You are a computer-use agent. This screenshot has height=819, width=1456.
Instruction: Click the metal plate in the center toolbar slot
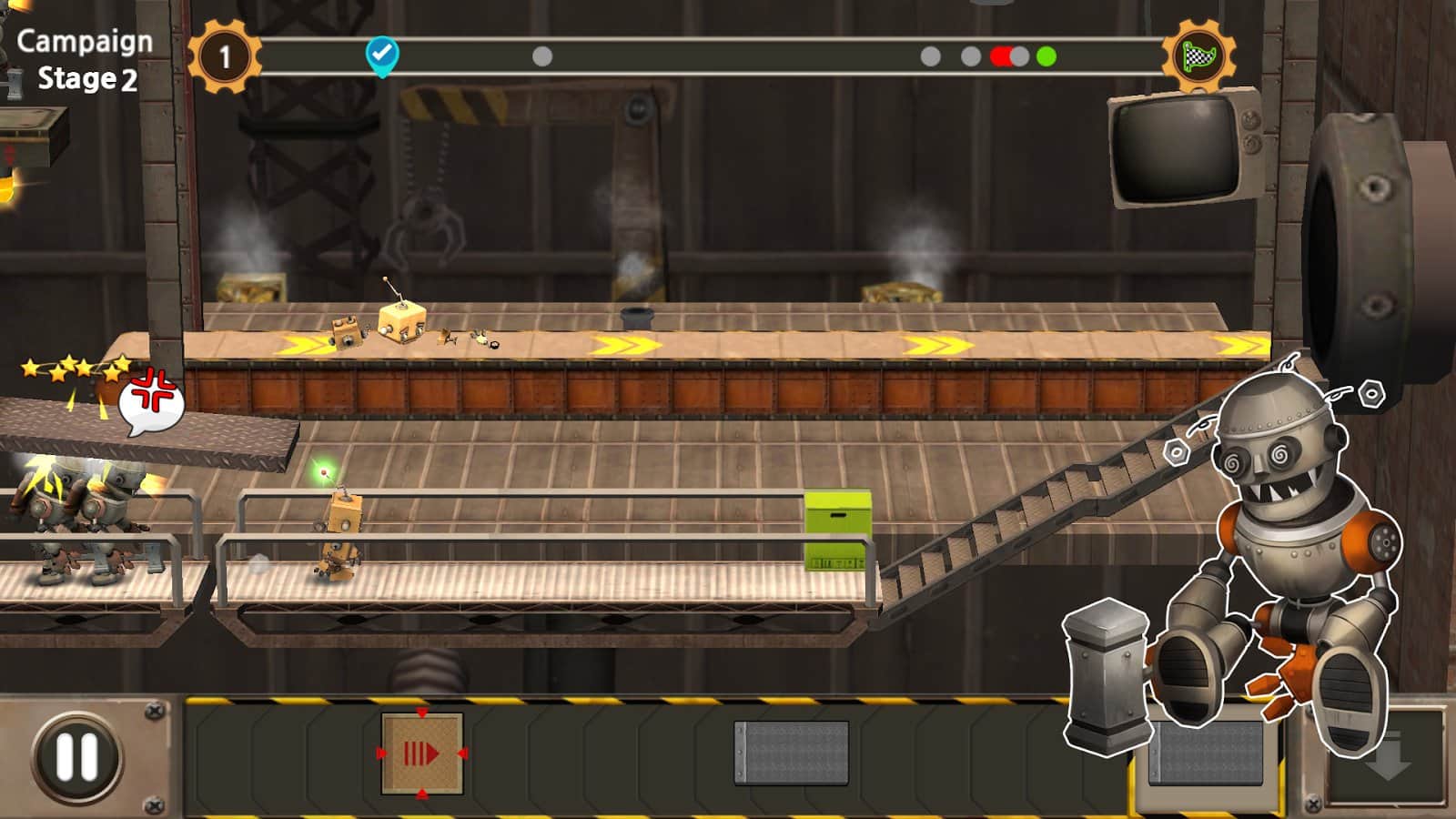(x=791, y=752)
